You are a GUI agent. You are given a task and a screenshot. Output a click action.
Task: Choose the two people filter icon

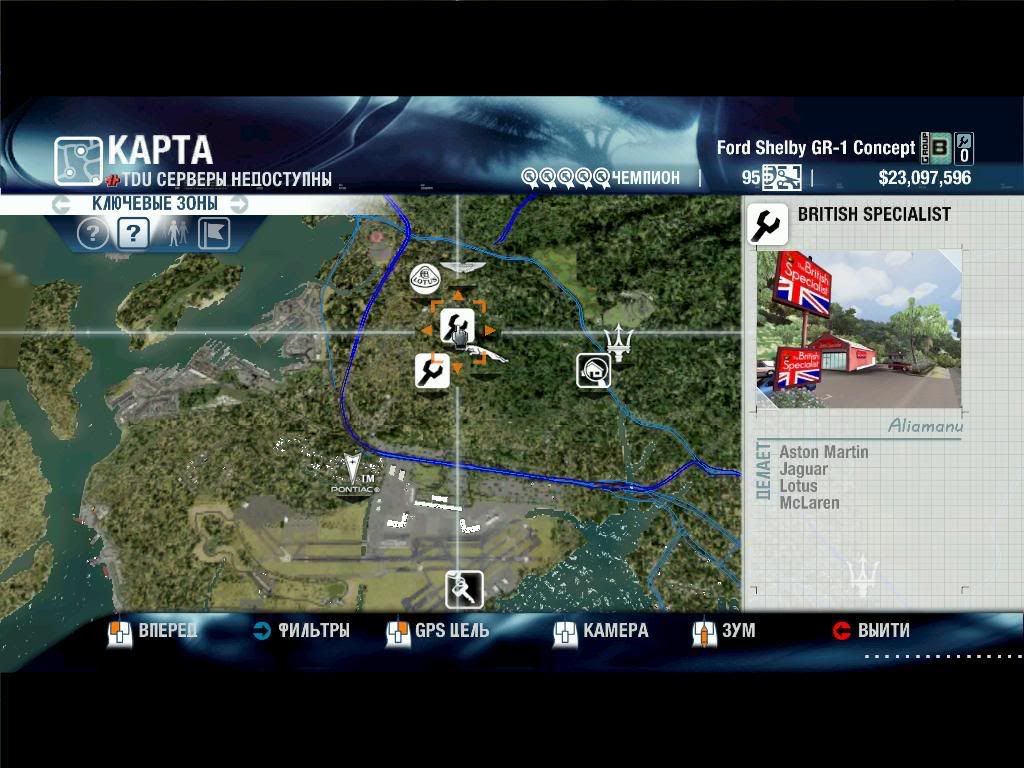click(174, 234)
